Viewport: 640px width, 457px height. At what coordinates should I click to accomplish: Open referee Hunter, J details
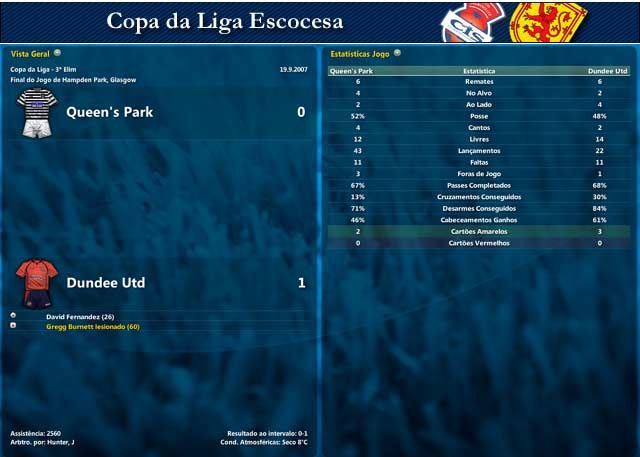point(58,442)
